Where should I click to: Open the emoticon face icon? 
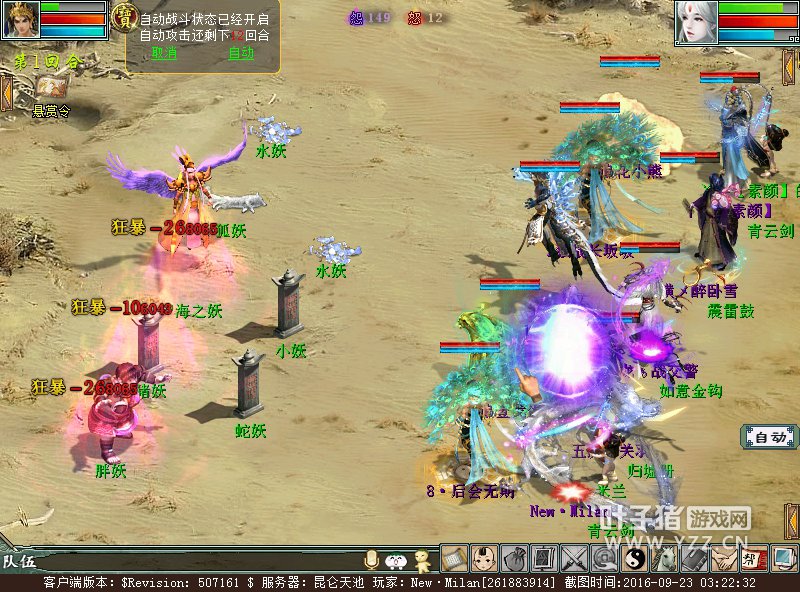click(396, 560)
